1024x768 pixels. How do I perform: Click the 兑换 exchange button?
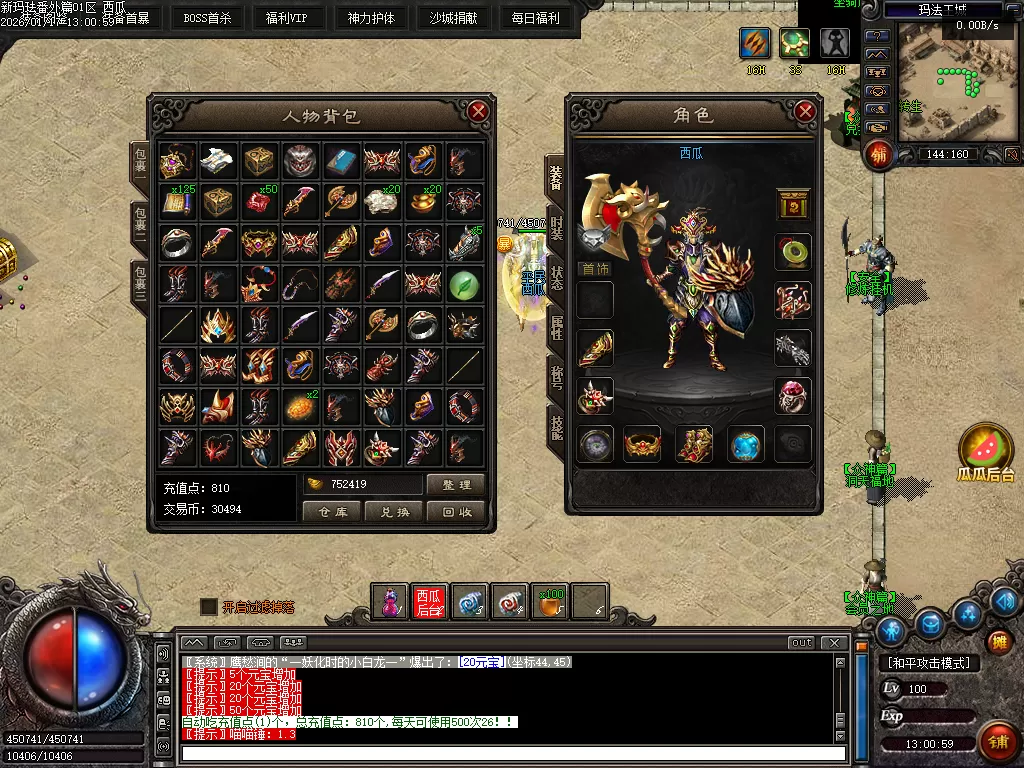pos(394,511)
